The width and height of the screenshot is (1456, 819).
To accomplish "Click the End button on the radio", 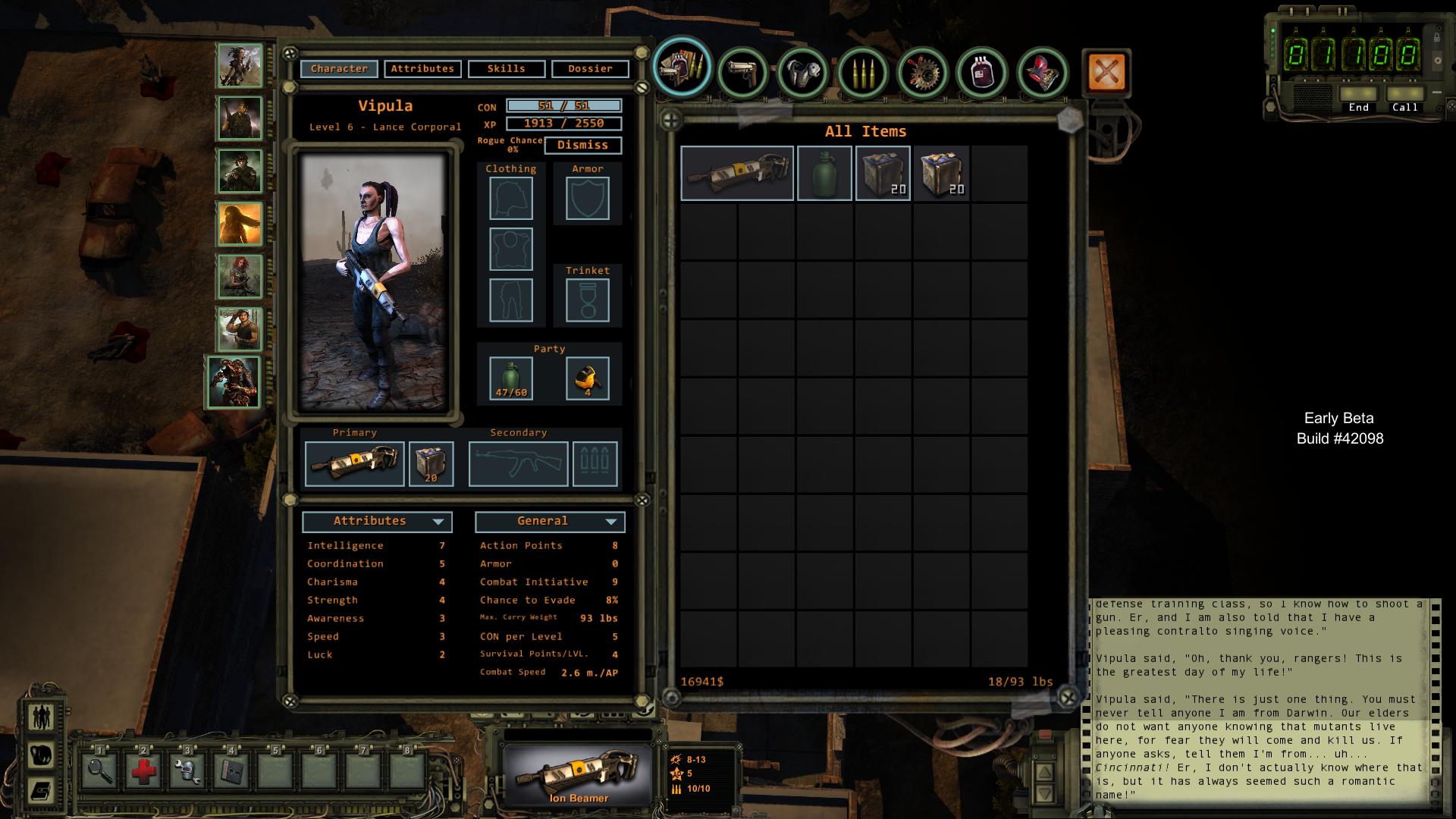I will 1358,98.
